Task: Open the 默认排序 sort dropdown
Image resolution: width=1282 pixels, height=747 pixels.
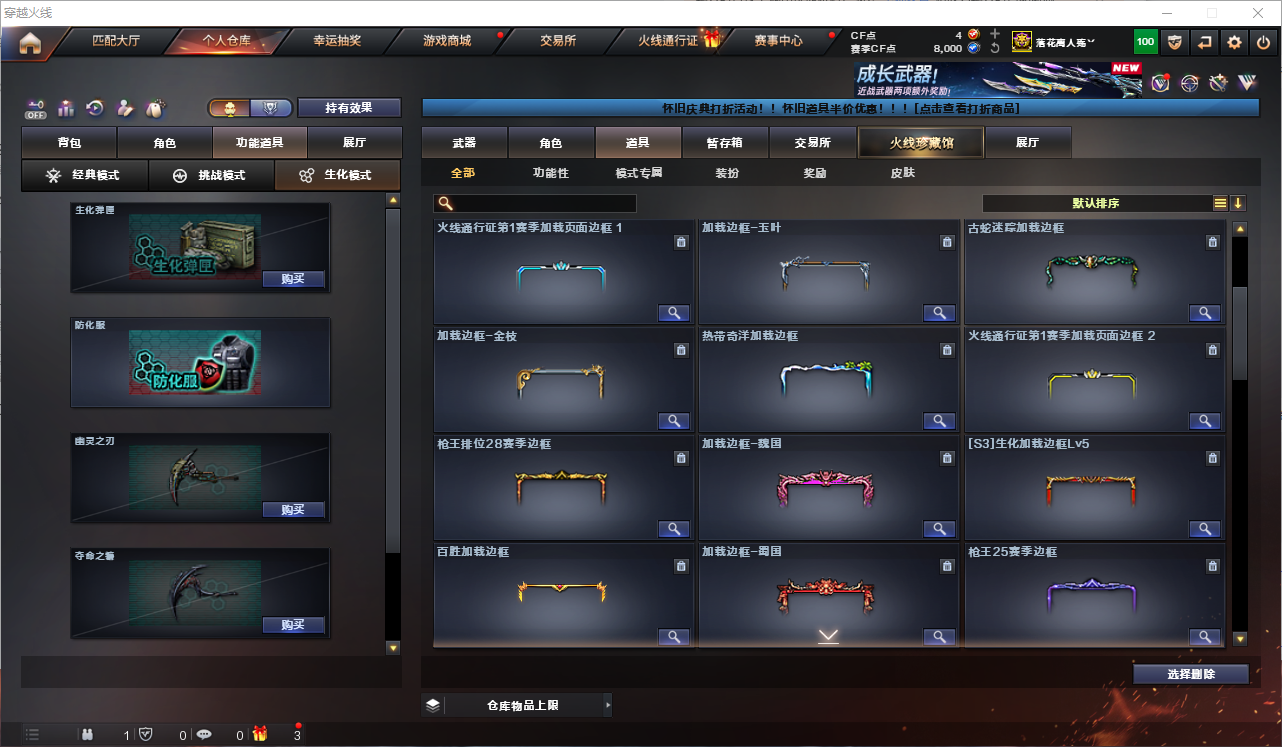Action: (1096, 203)
